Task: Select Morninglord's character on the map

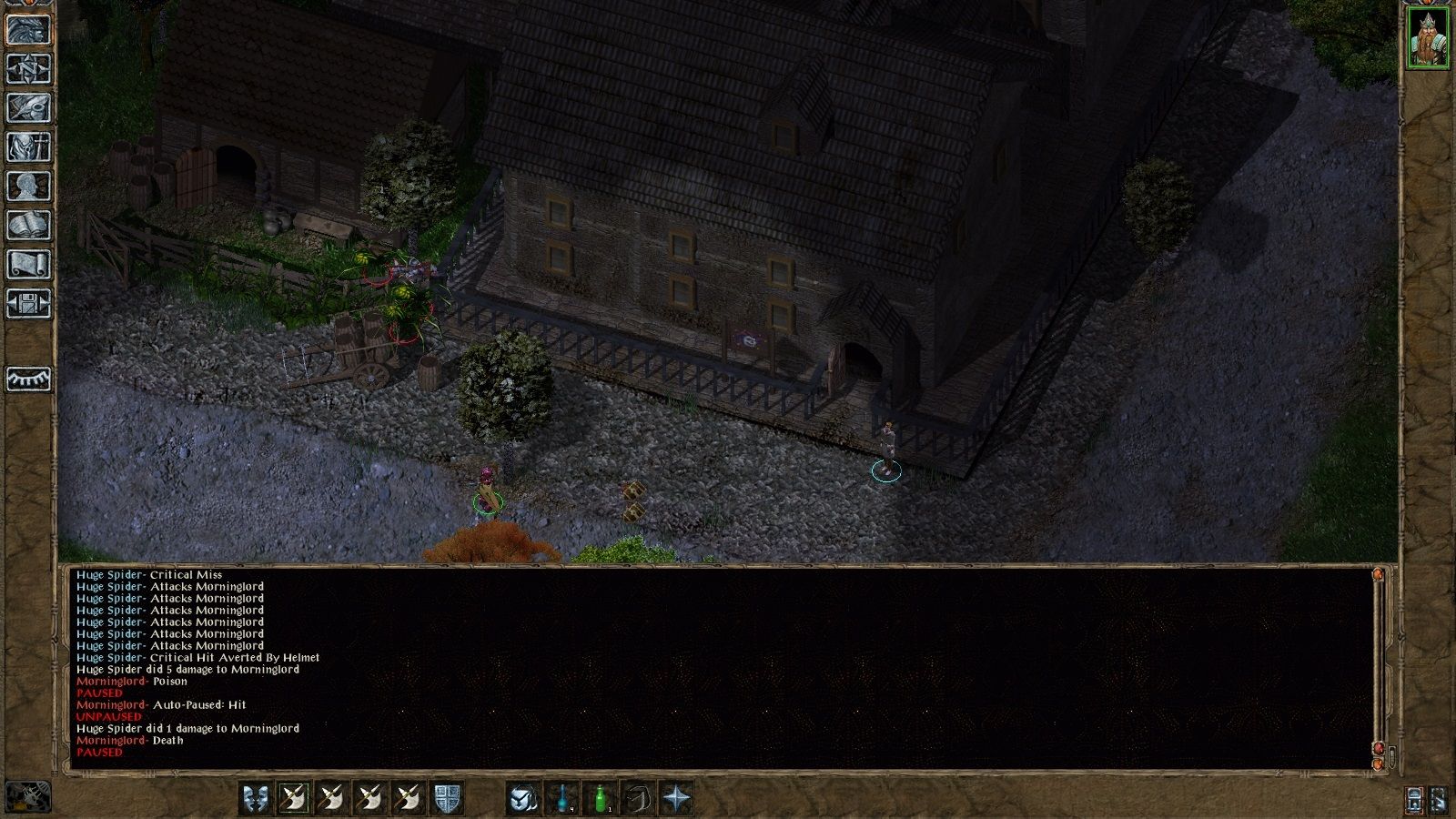Action: pos(489,491)
